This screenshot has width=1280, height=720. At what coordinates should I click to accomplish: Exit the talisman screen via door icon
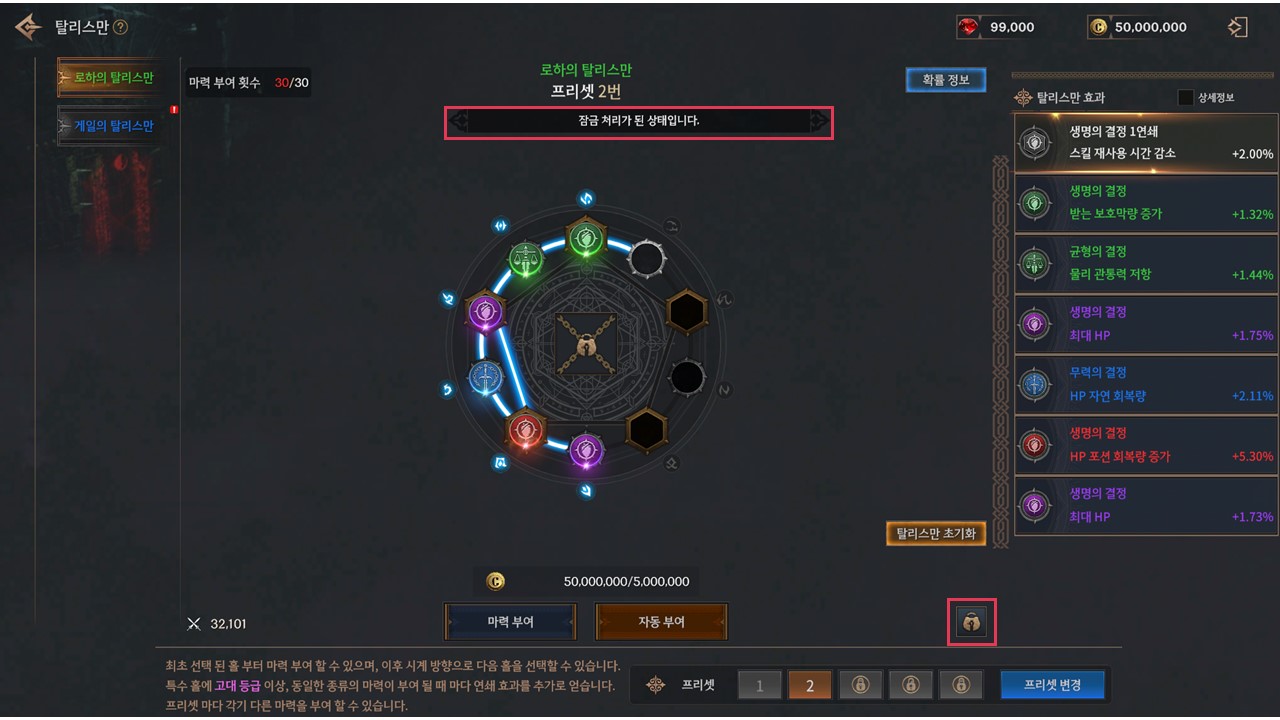tap(1237, 27)
